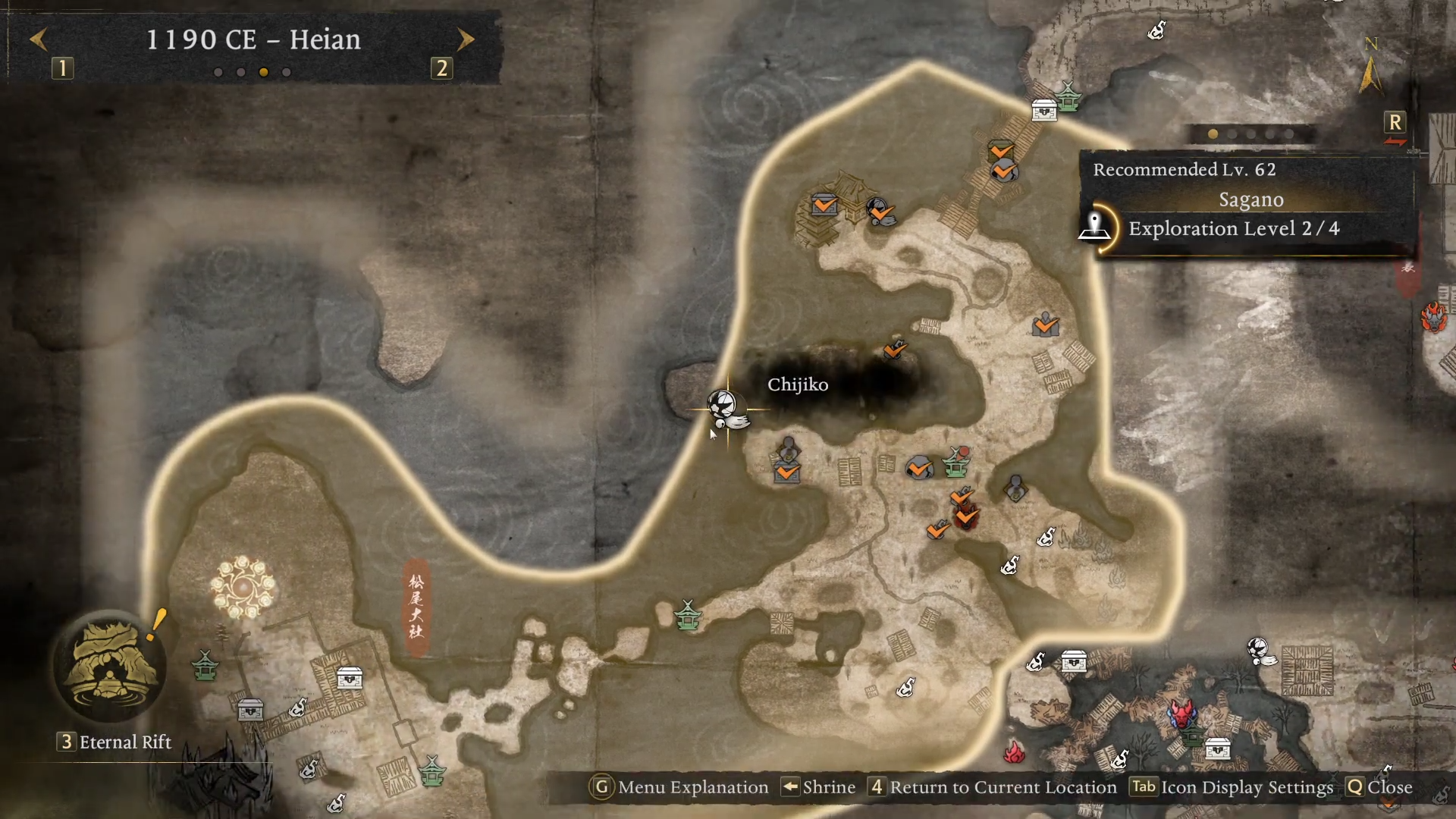Open Icon Display Settings
1456x819 pixels.
tap(1232, 787)
